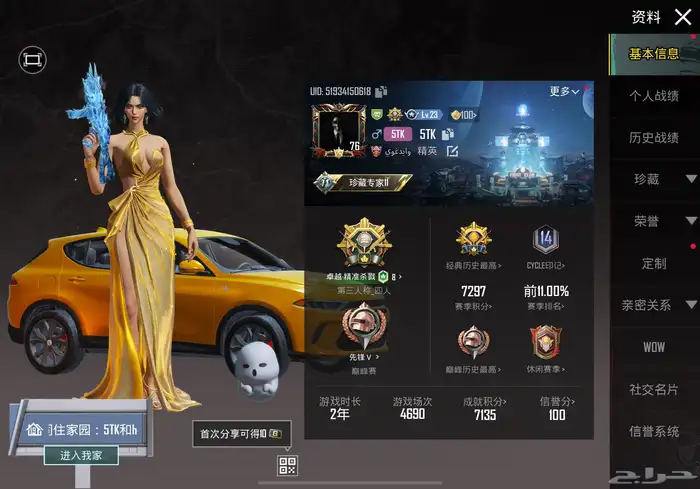Click the edit icon beside 精英
The height and width of the screenshot is (489, 700).
[x=452, y=151]
